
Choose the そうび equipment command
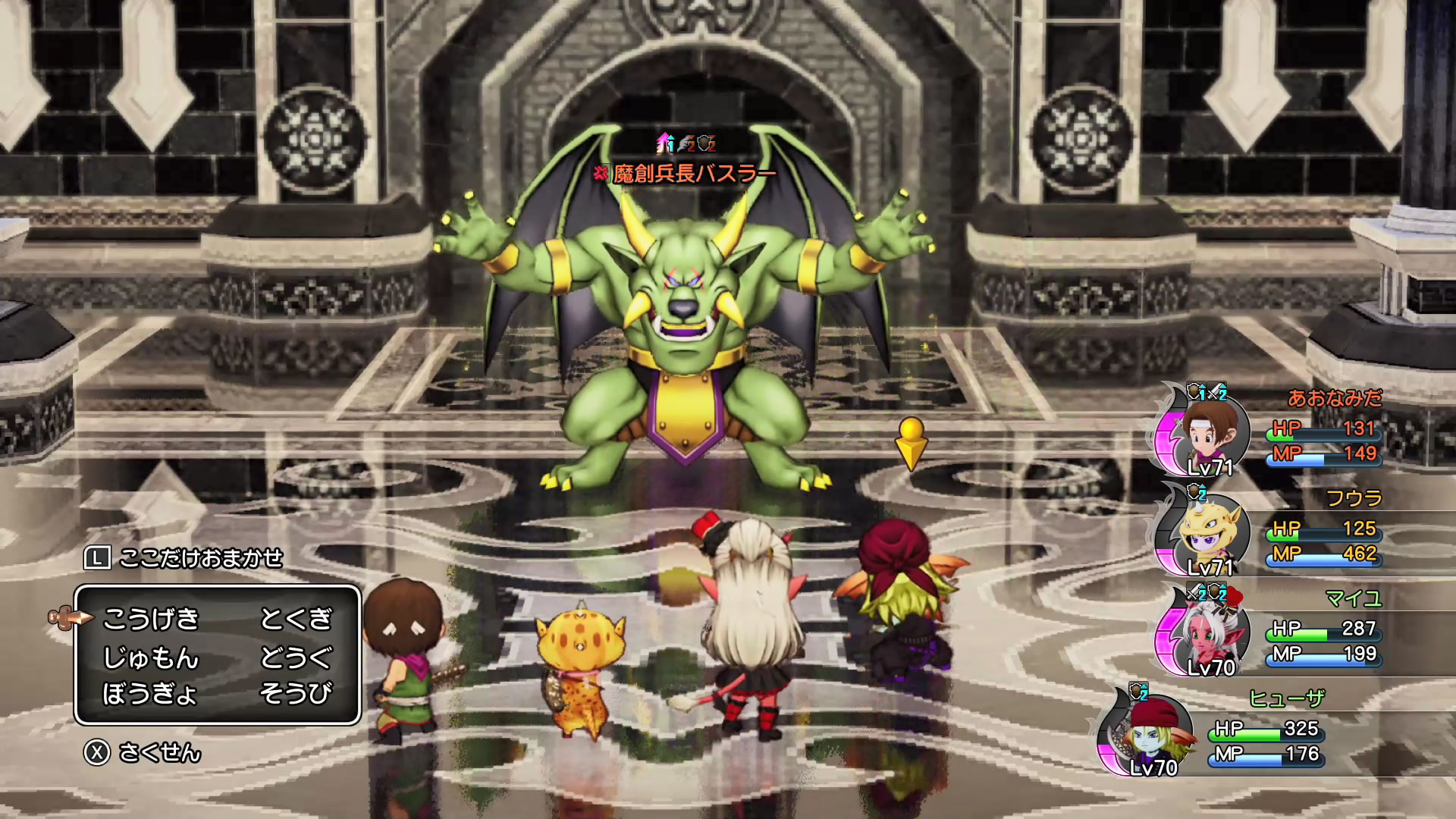point(296,693)
